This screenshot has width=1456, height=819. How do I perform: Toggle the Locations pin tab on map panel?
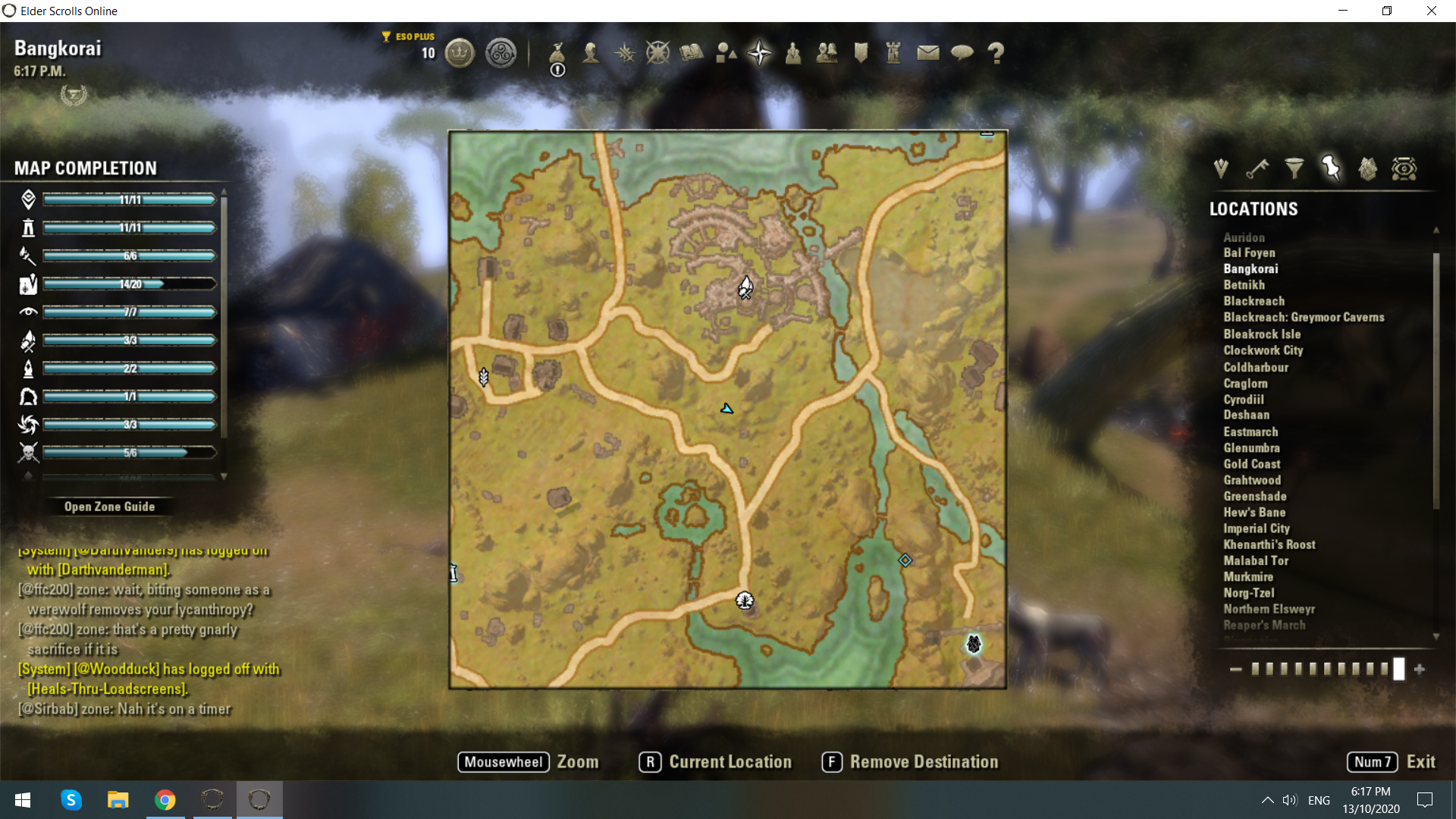point(1331,168)
